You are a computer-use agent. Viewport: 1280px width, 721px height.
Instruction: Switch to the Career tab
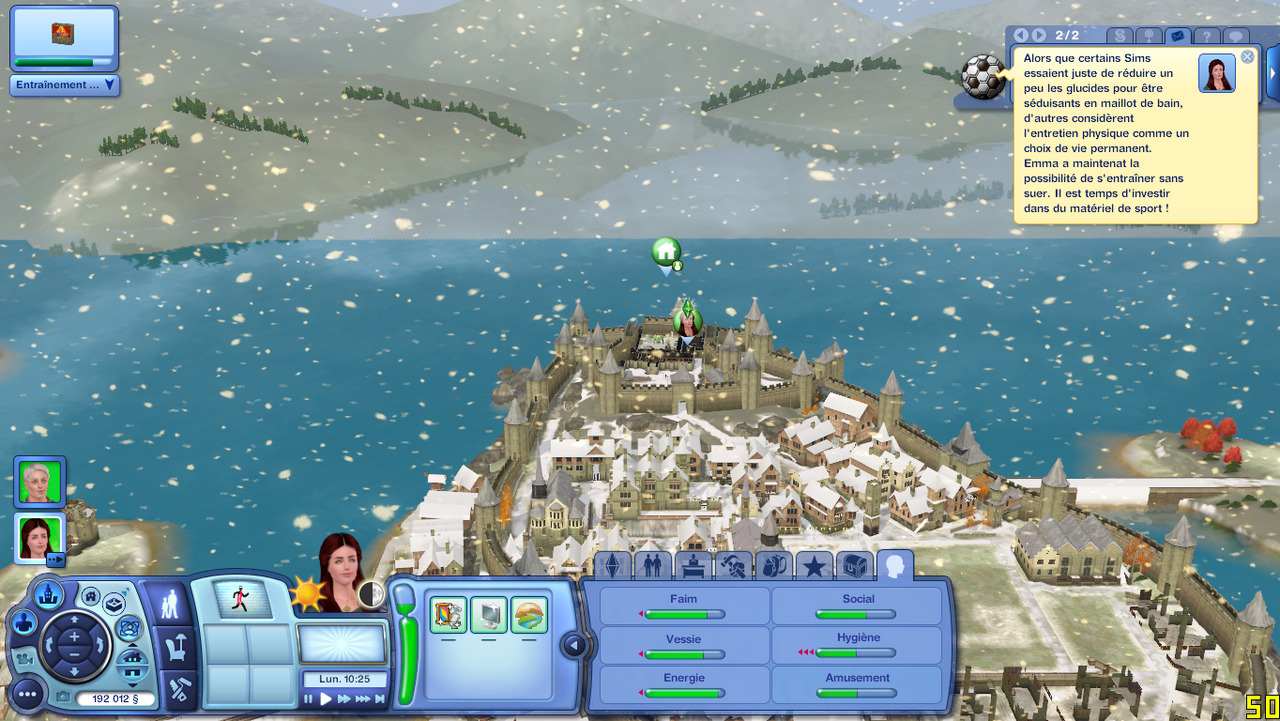tap(693, 566)
